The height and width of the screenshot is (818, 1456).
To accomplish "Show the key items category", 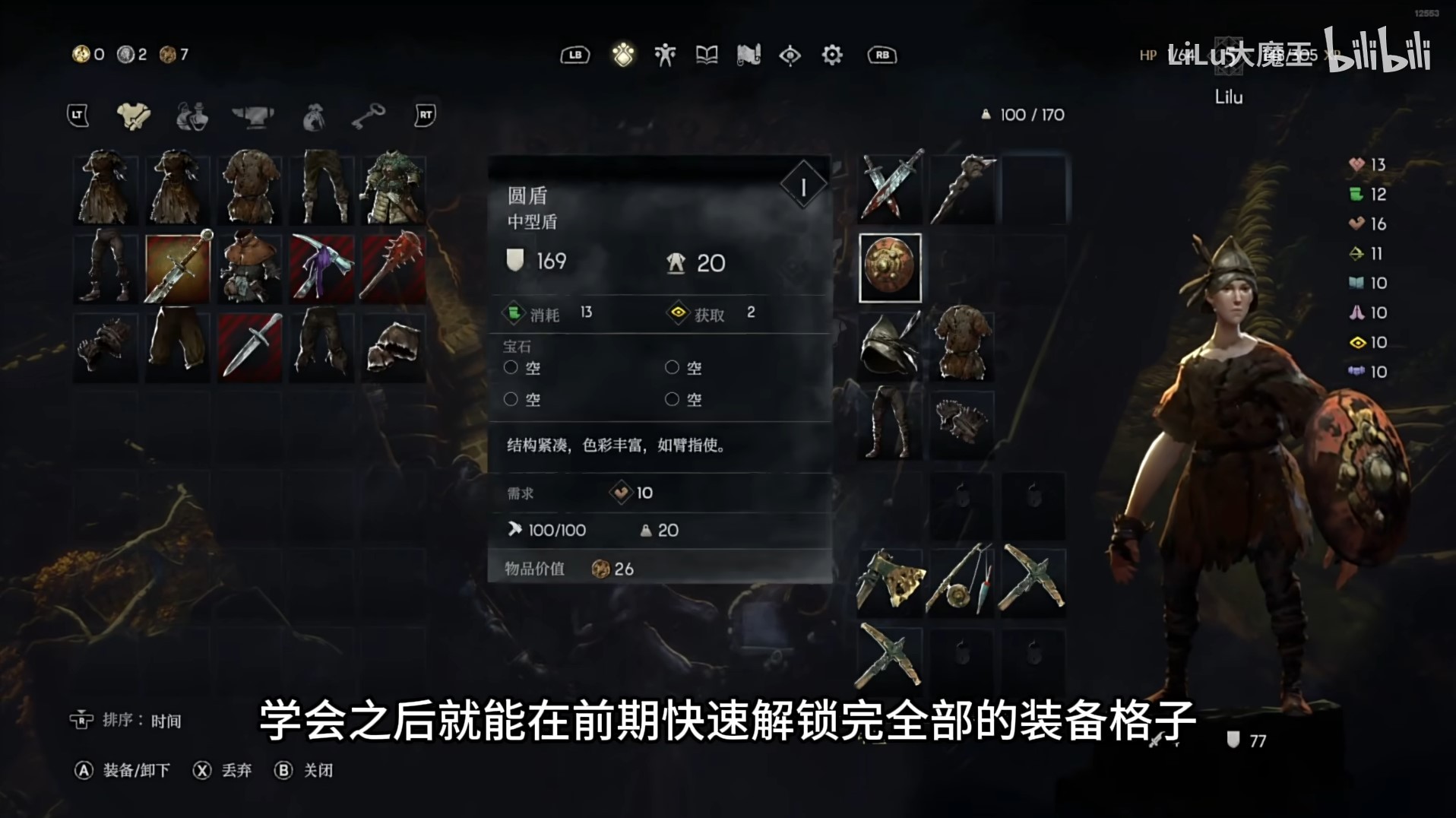I will click(369, 116).
